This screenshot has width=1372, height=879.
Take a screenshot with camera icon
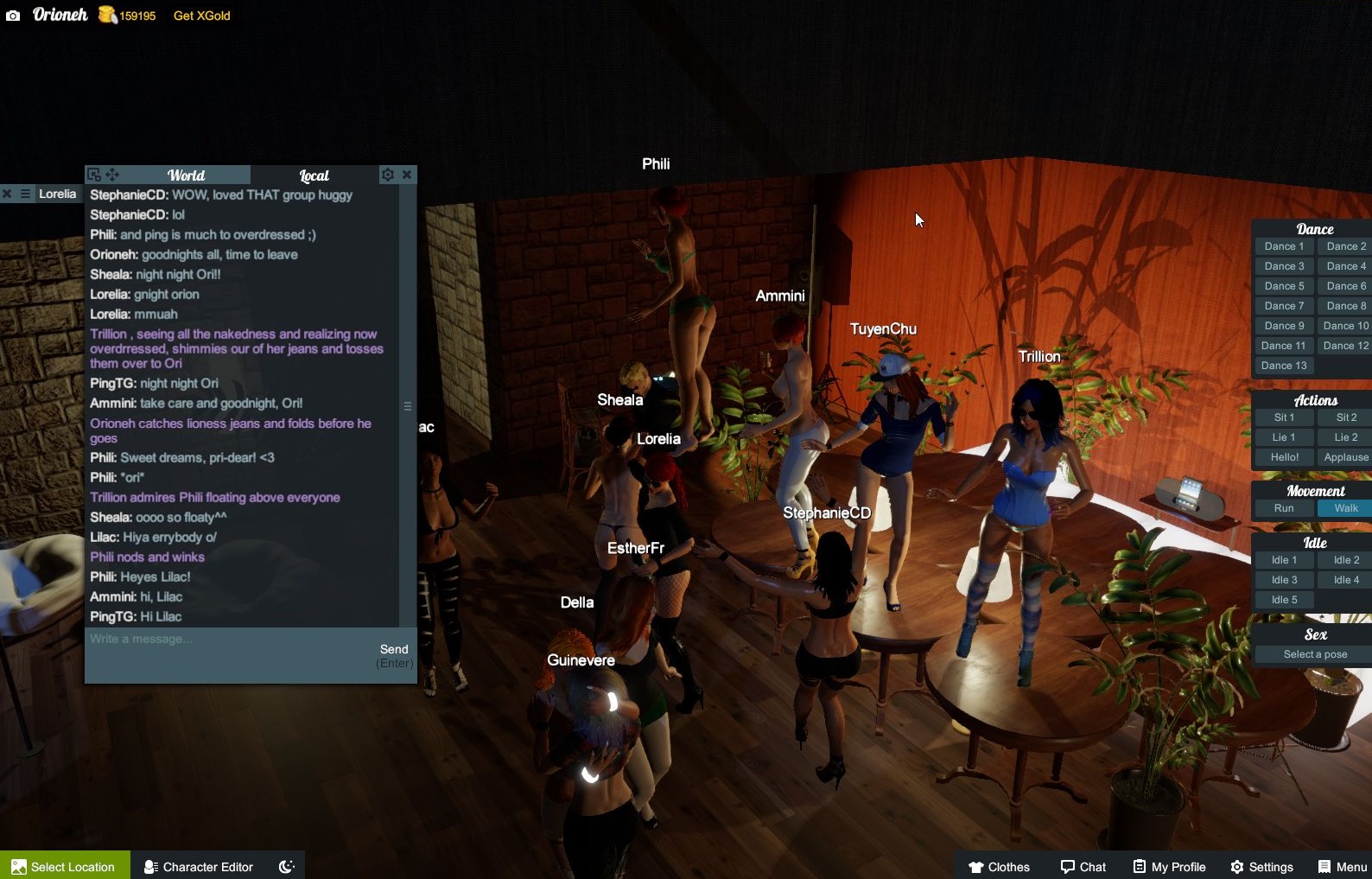click(13, 16)
